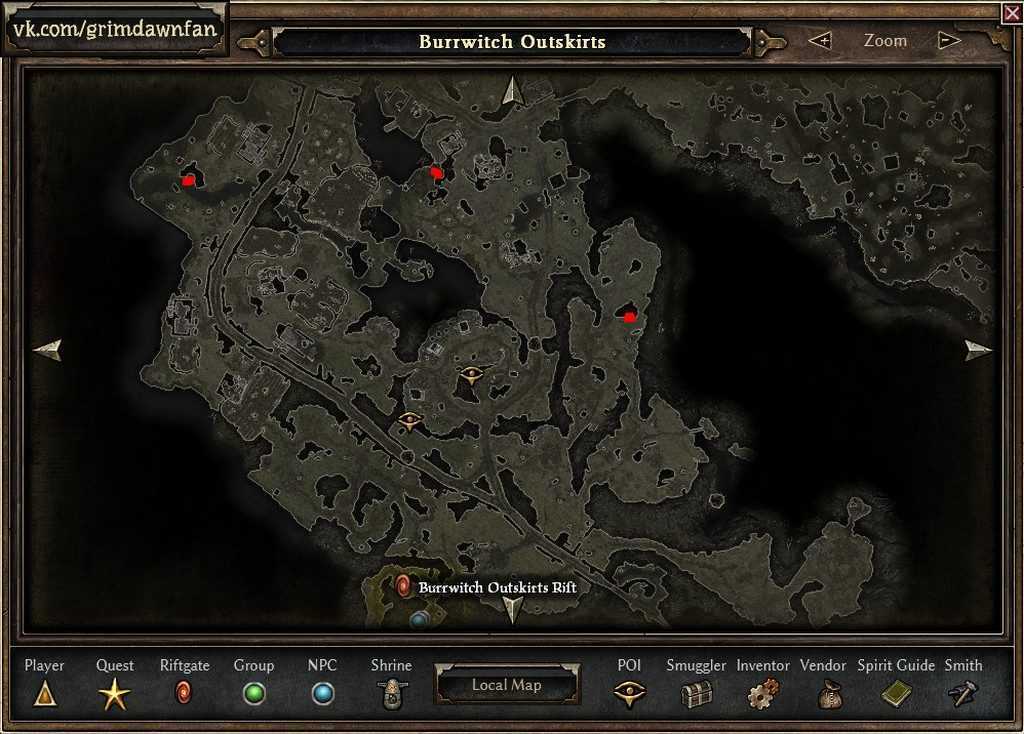Switch to the Local Map view

point(506,685)
